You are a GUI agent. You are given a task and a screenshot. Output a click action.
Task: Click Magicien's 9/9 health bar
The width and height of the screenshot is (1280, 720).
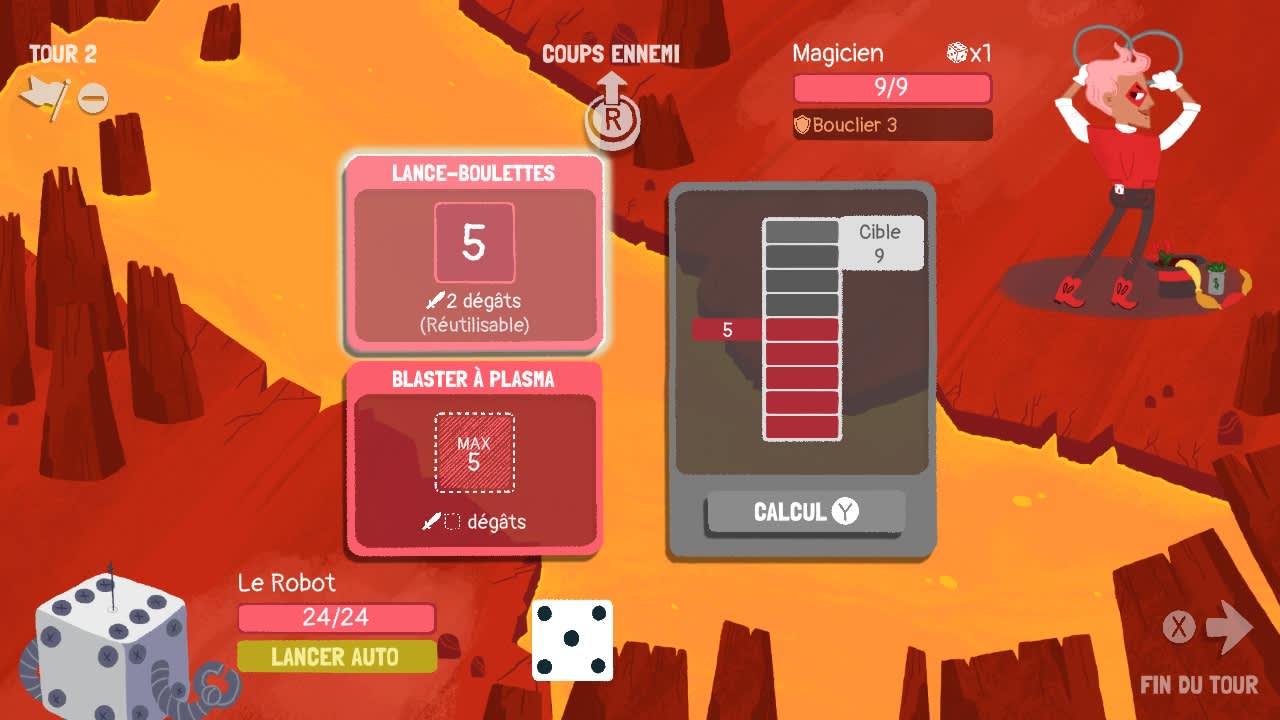click(891, 89)
